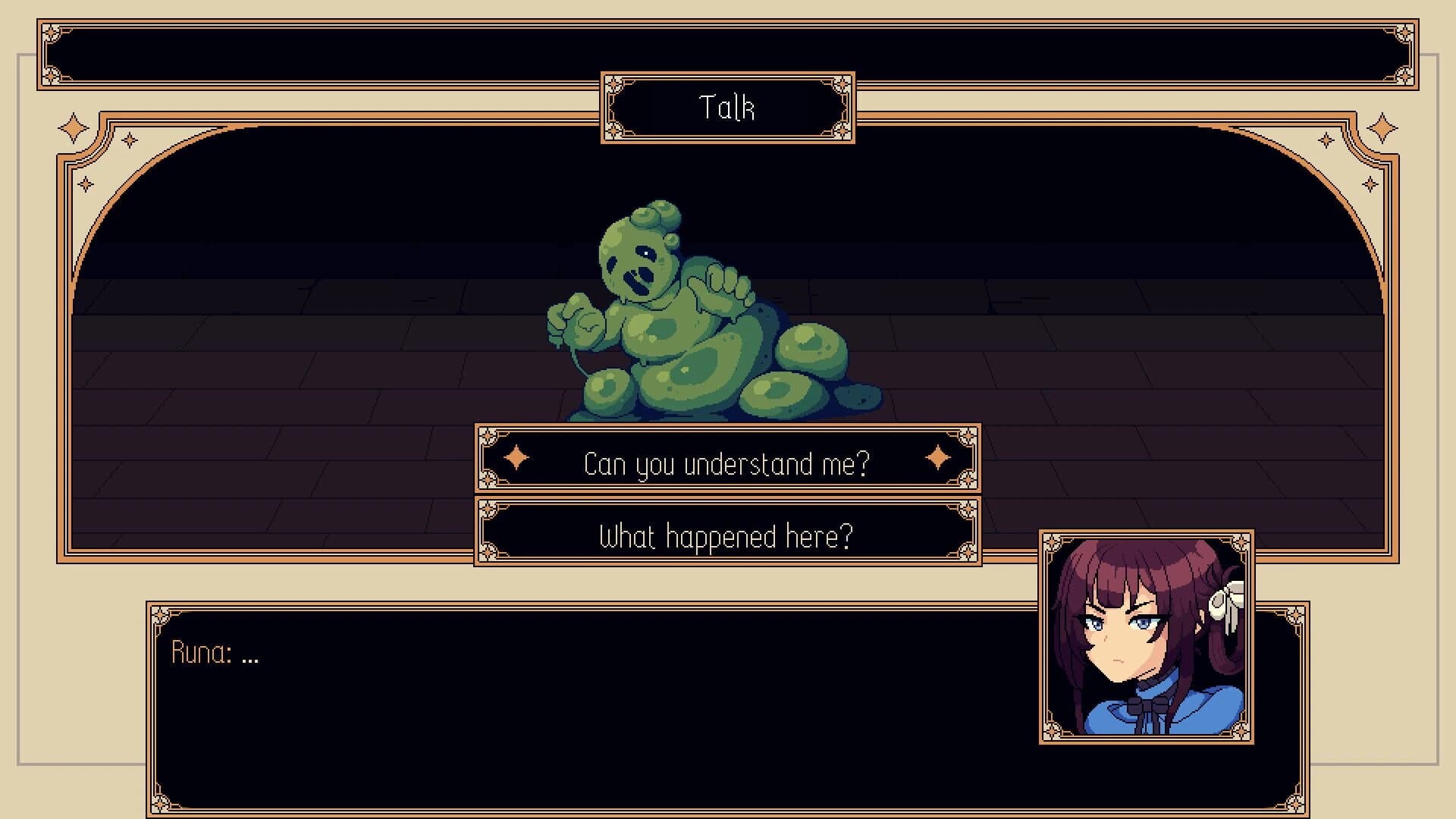Click the orange diamond right of dialogue option

(937, 457)
